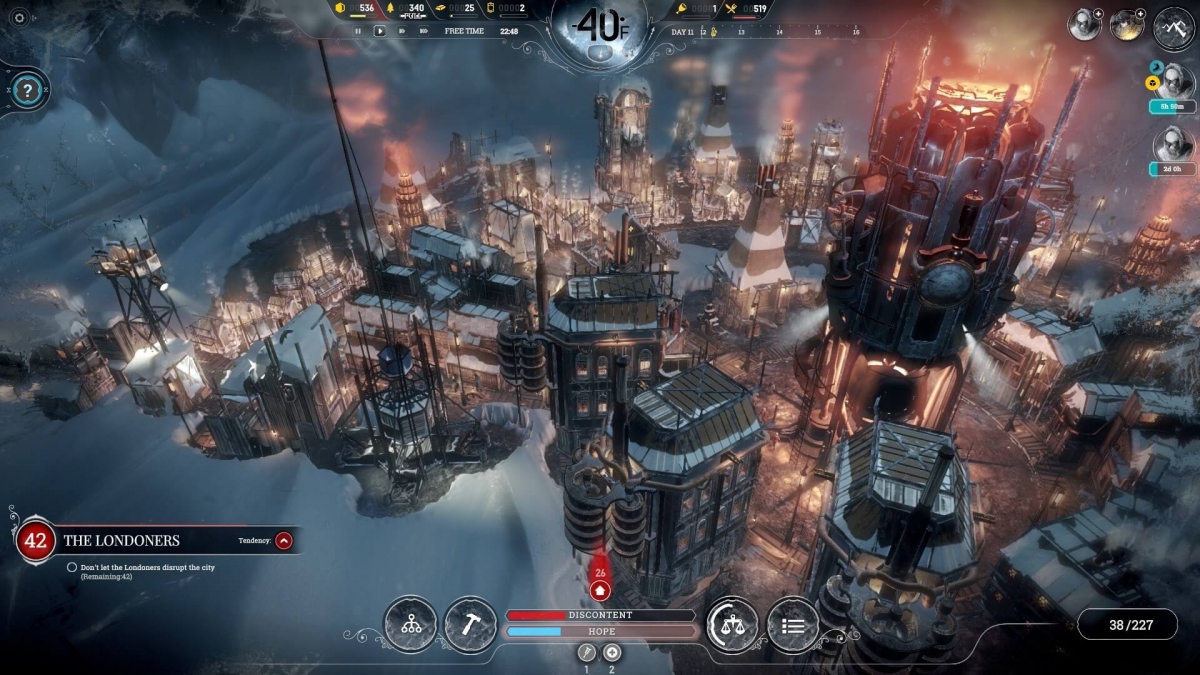Open the Book of Laws scales button
The height and width of the screenshot is (675, 1200).
tap(732, 625)
